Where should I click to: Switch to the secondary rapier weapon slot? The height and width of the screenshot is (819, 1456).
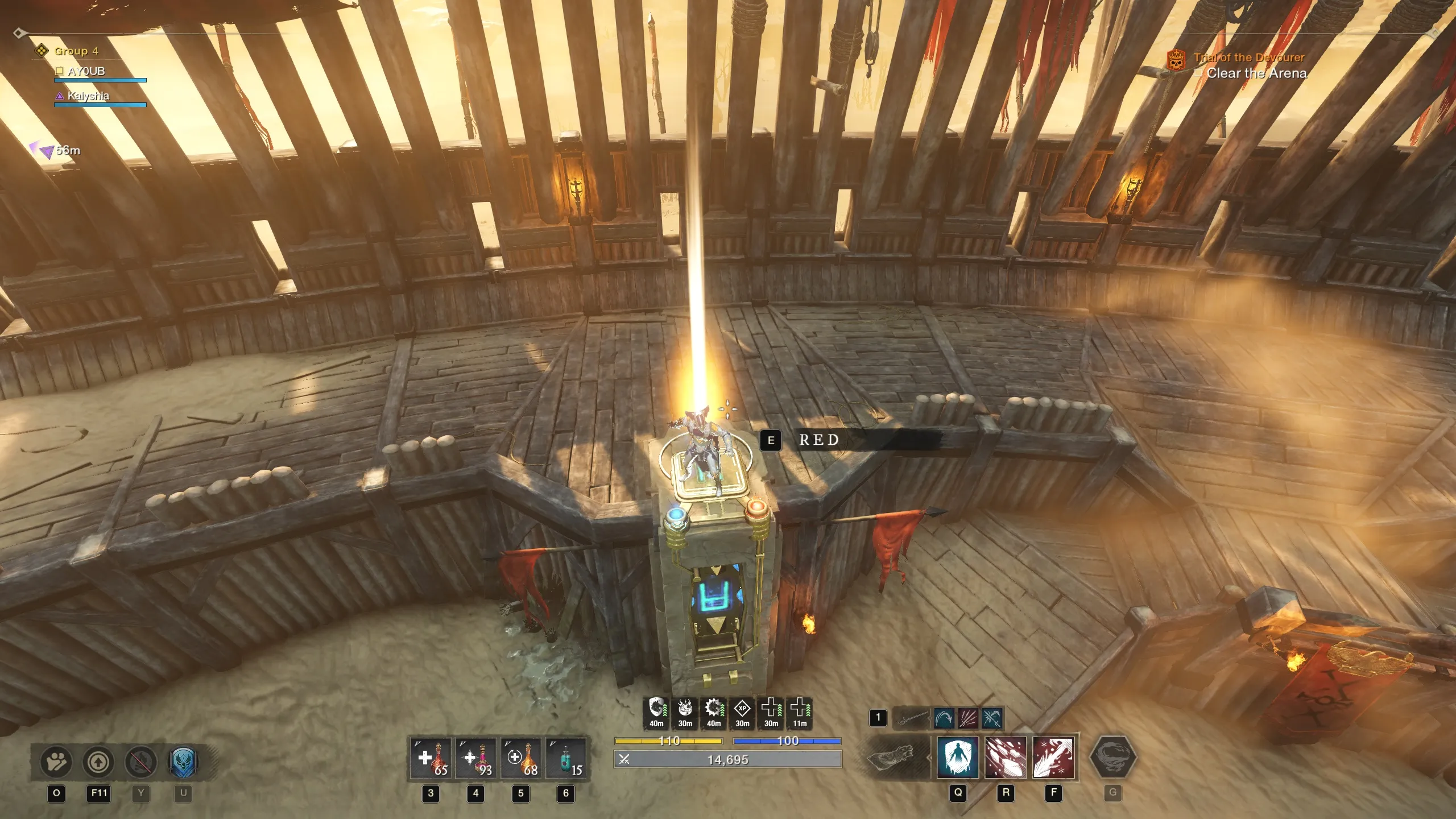click(911, 718)
